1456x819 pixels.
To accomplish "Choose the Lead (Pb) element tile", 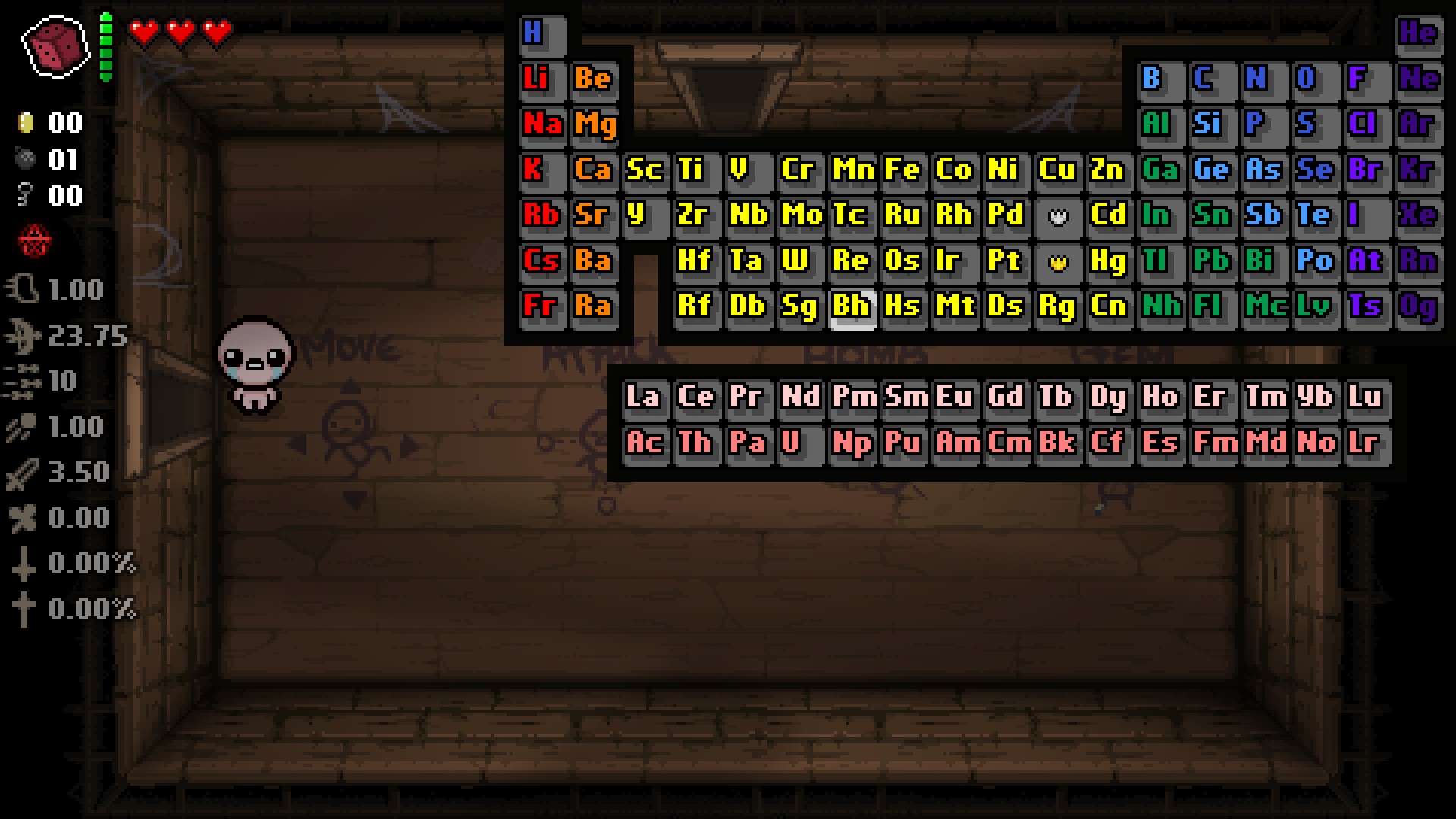I will click(1210, 262).
